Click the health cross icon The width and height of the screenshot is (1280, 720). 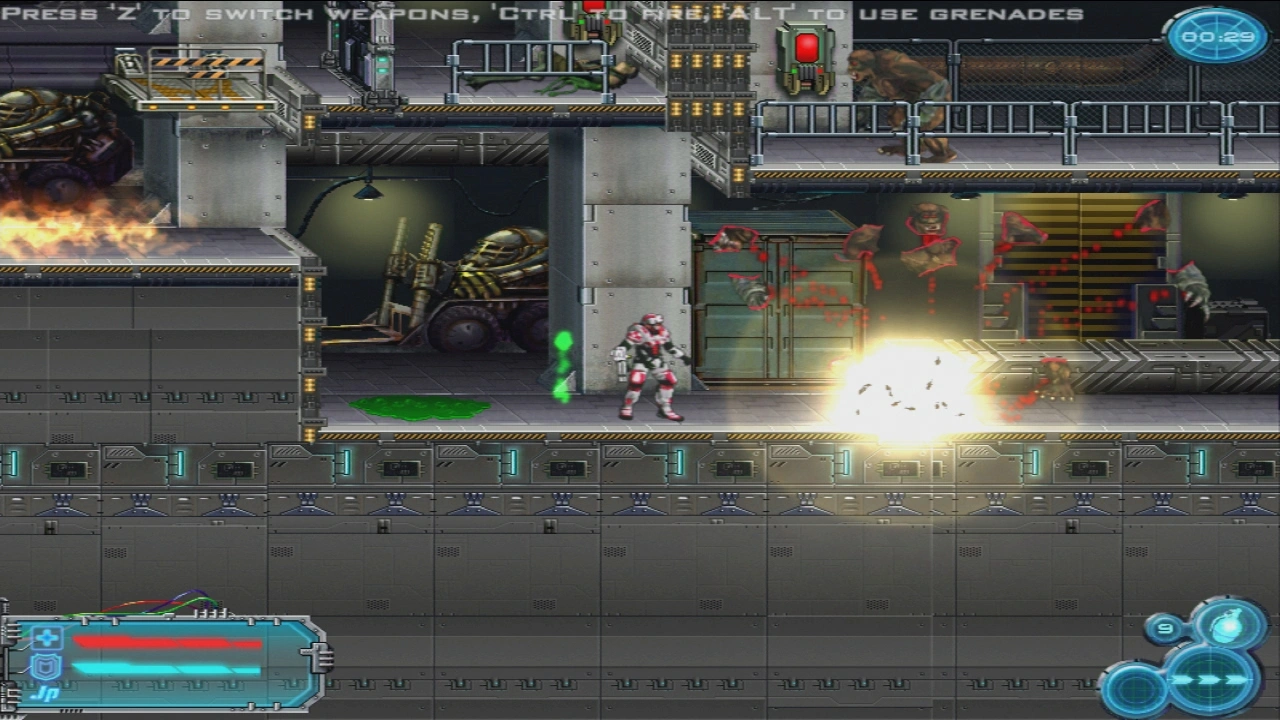tap(47, 639)
